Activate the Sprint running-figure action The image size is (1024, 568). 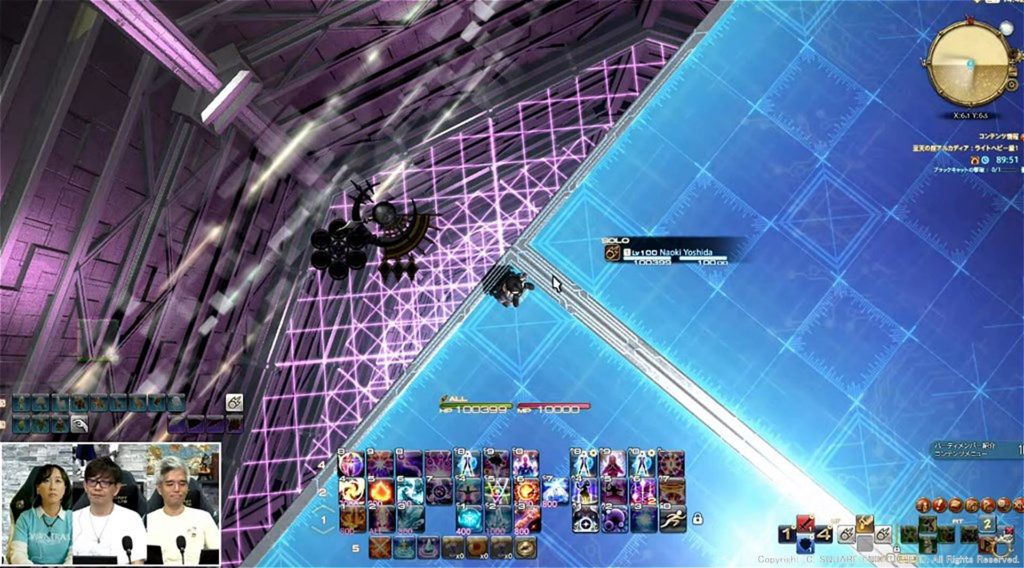[672, 517]
